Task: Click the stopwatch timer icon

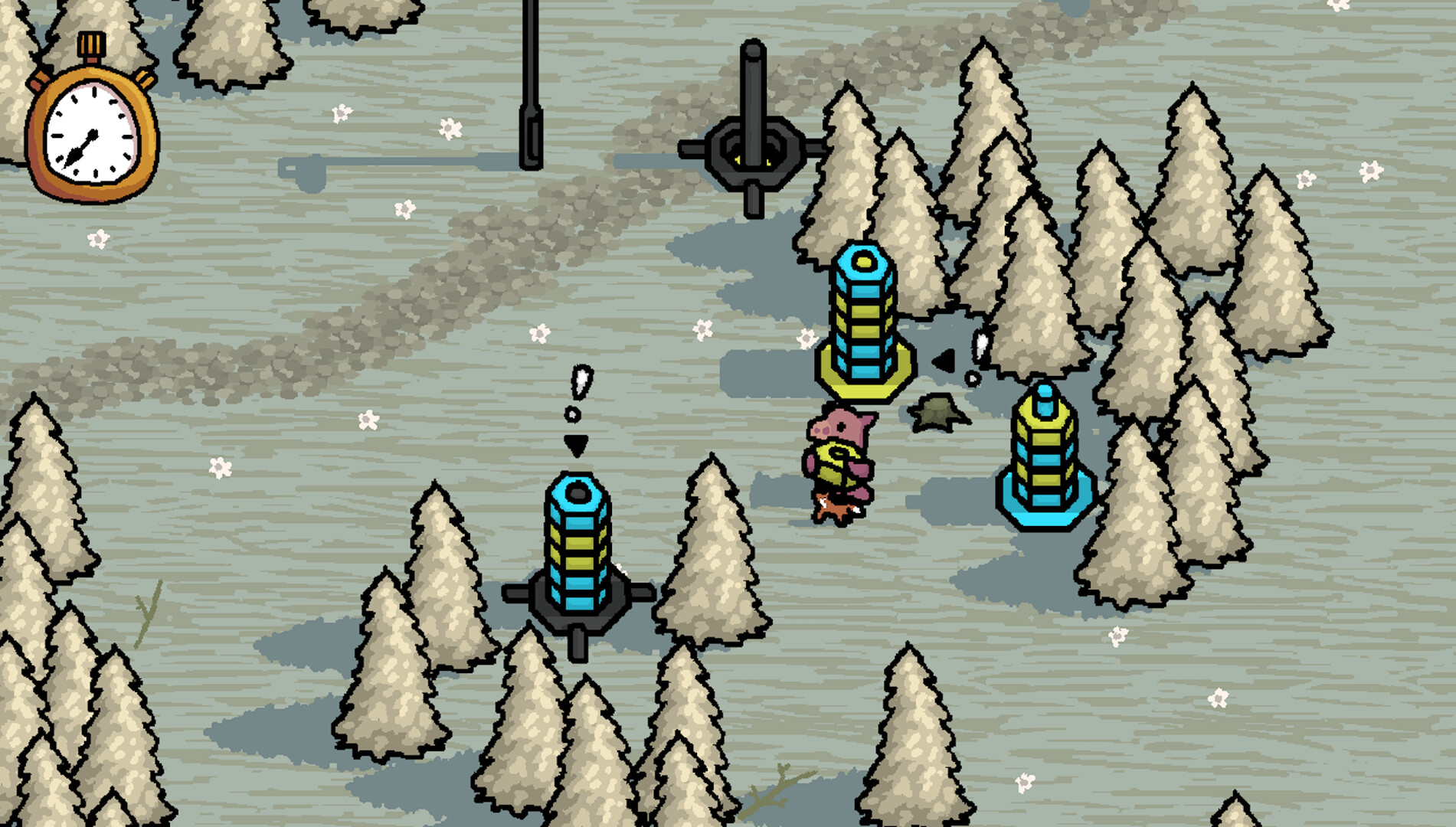Action: click(92, 123)
